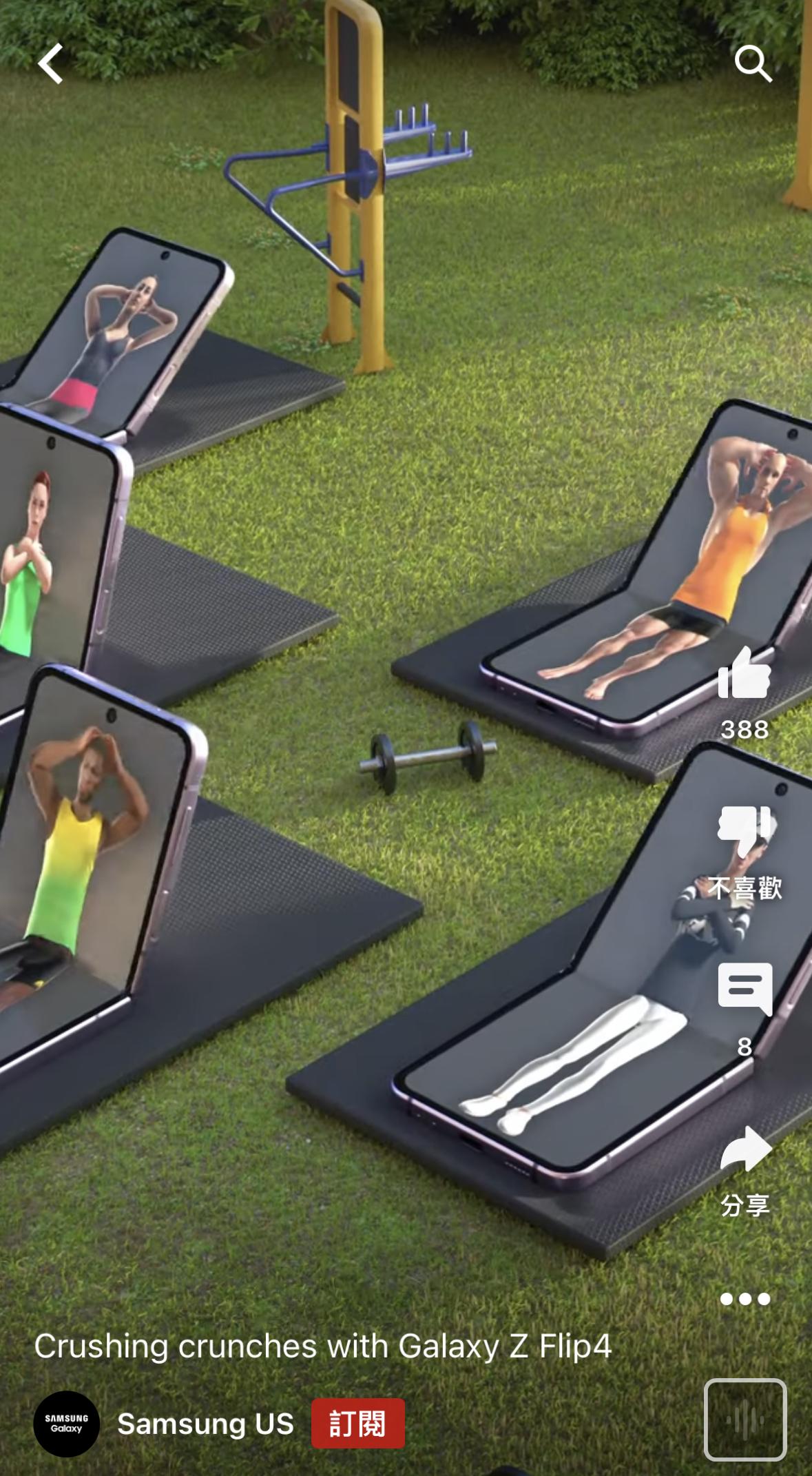Like the video with thumbs up
This screenshot has width=812, height=1476.
pos(744,675)
